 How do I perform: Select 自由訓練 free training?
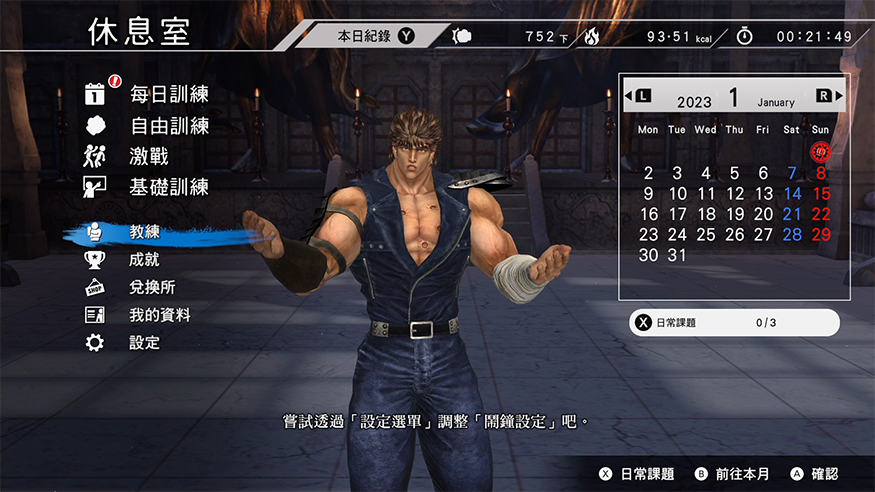pyautogui.click(x=168, y=126)
